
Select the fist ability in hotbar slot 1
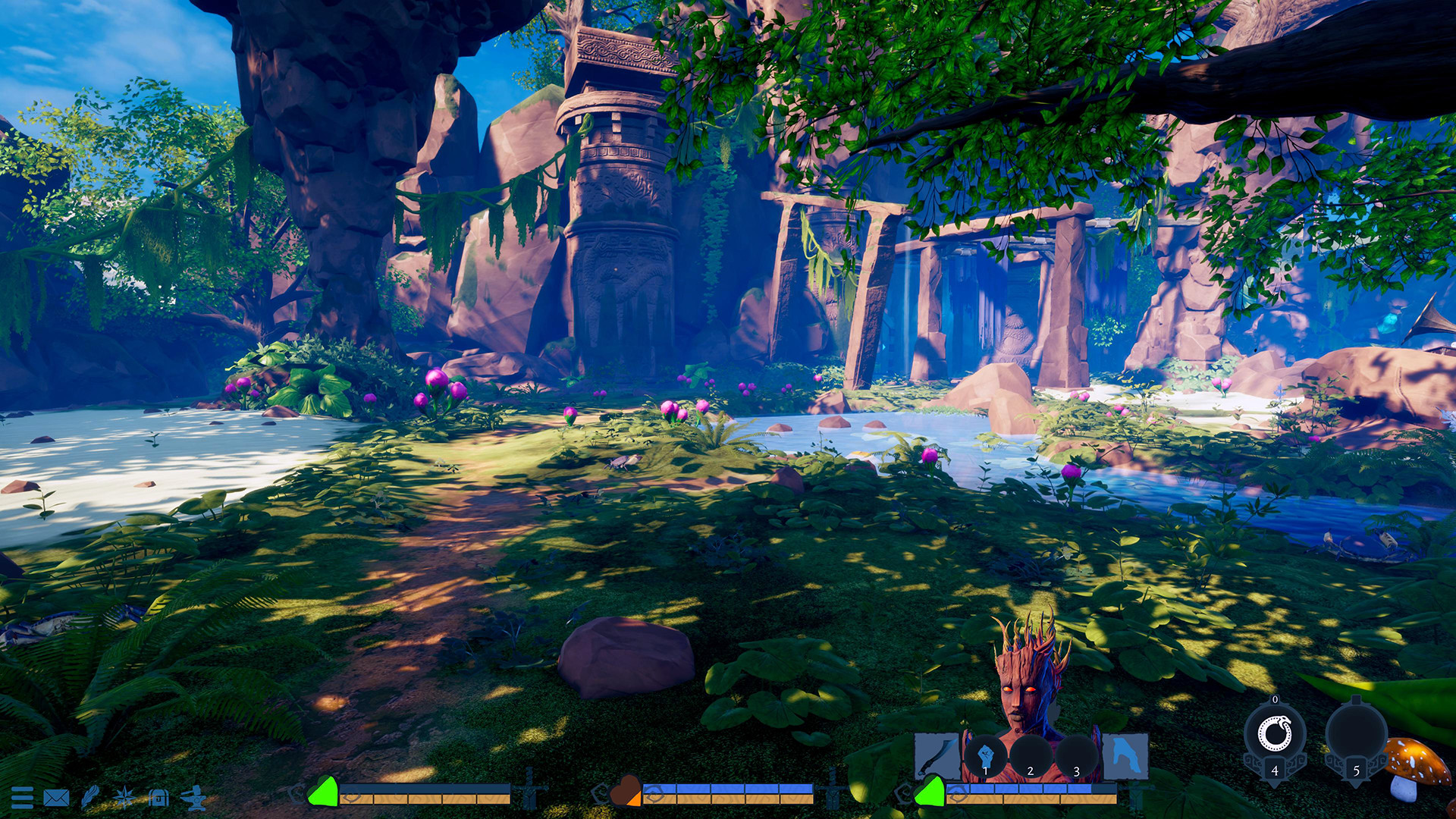(986, 754)
